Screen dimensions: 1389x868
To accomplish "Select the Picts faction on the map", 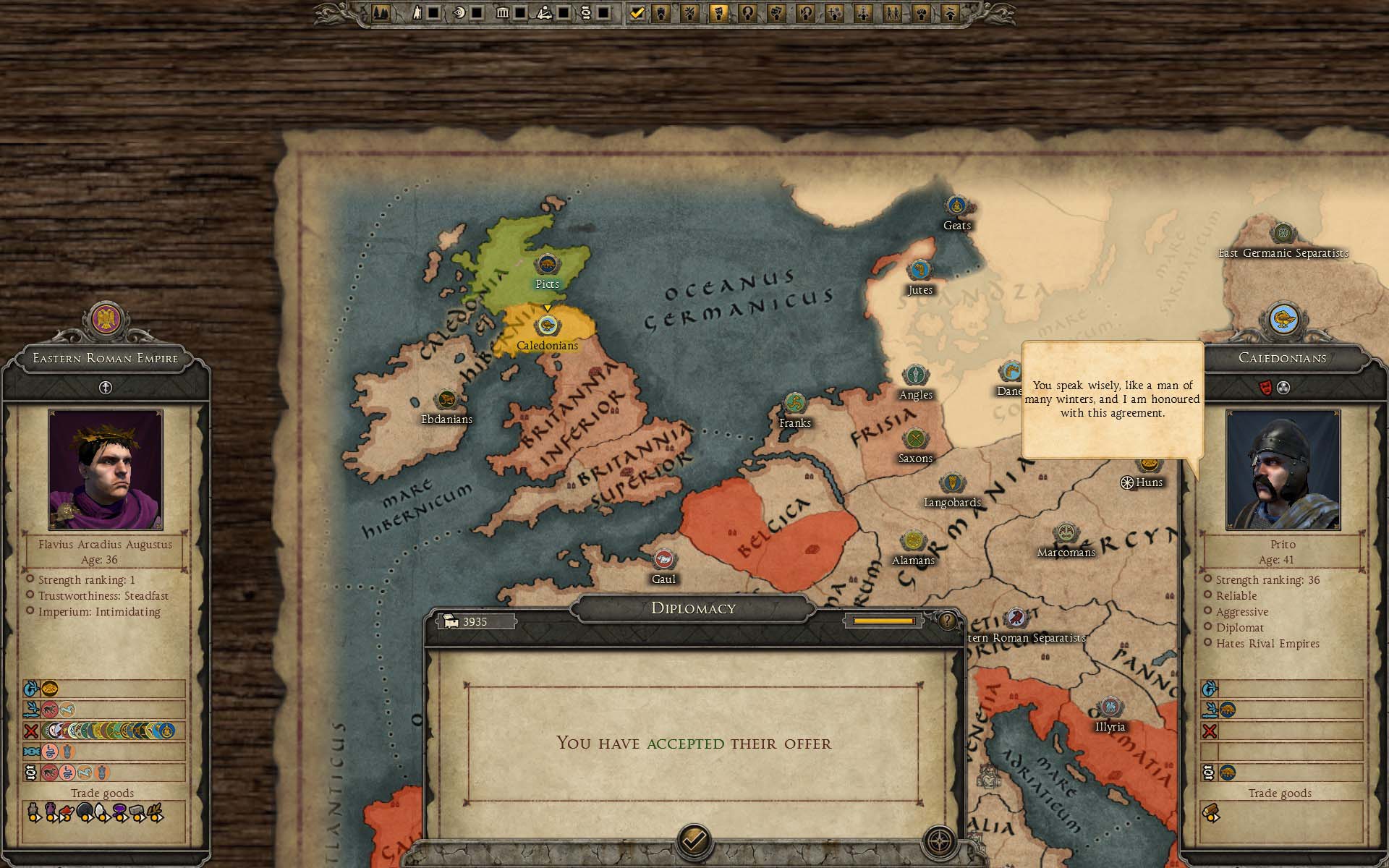I will 547,265.
